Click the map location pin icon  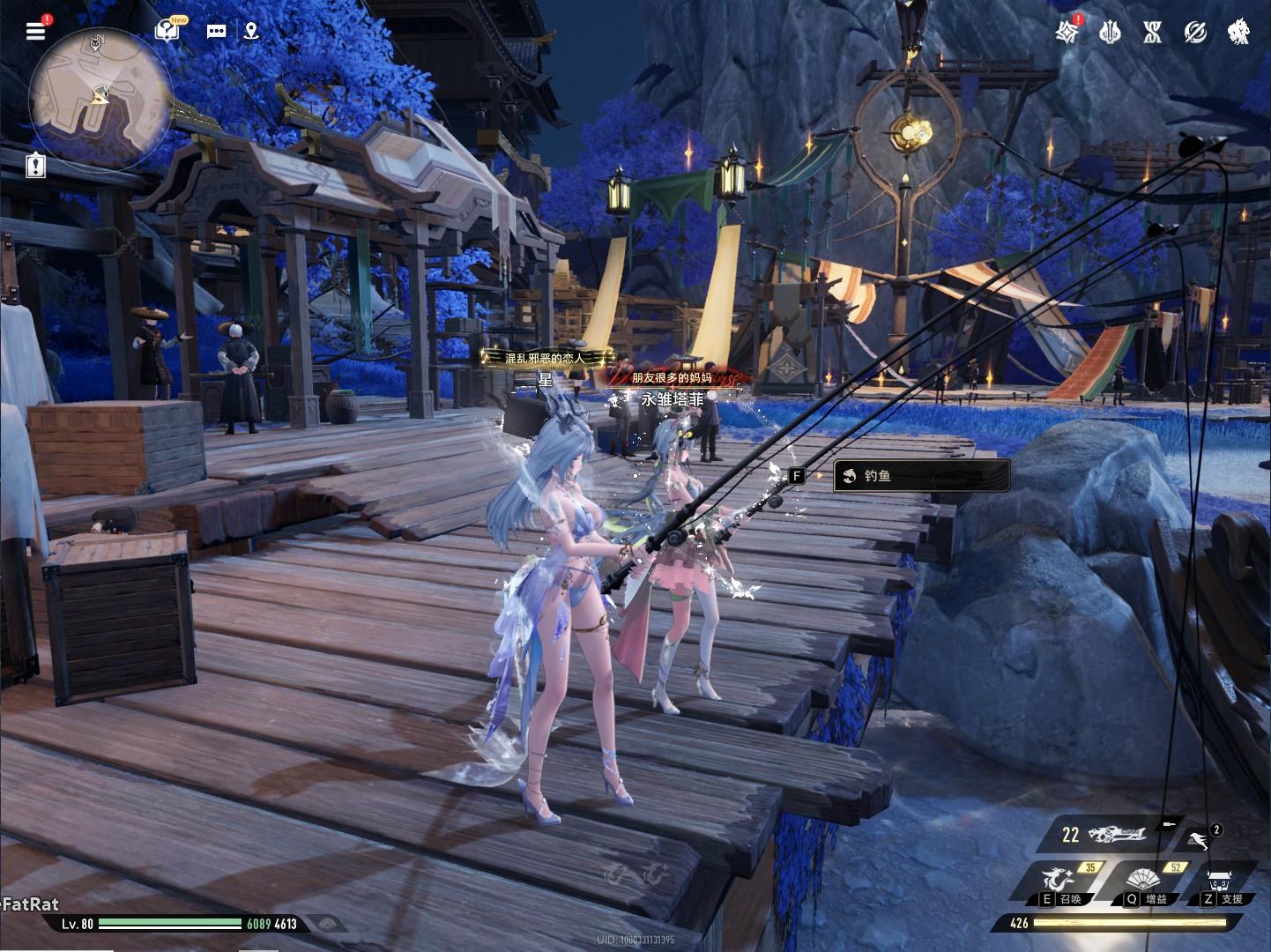[251, 31]
